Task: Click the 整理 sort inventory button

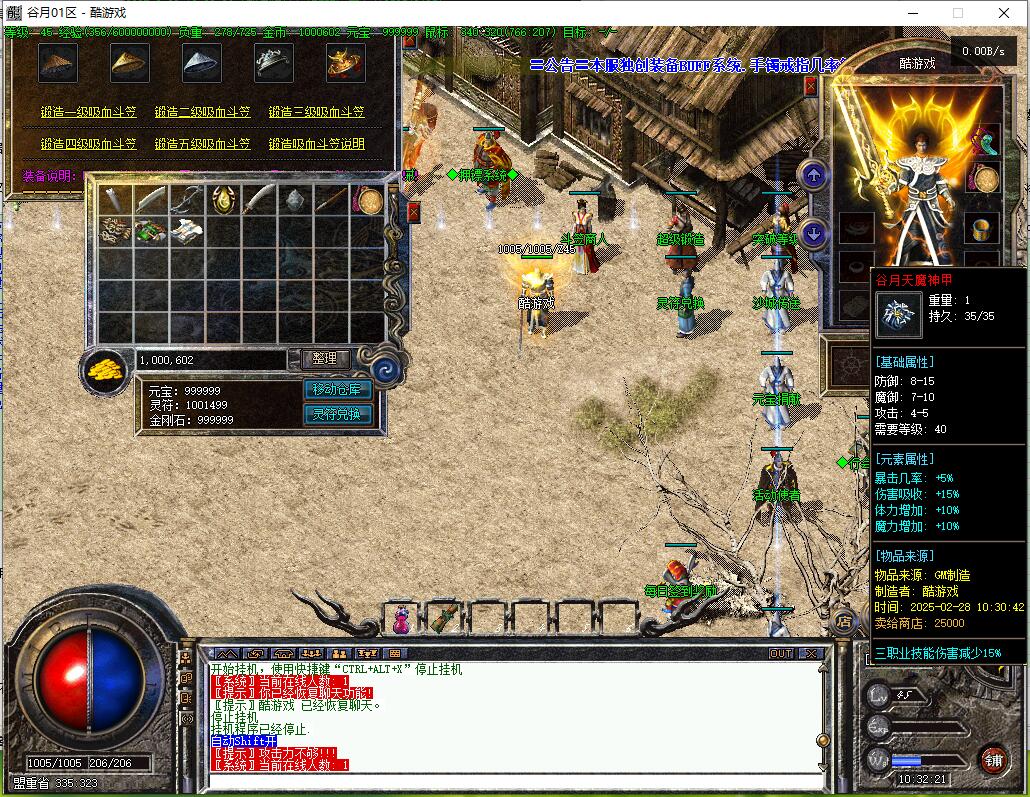Action: coord(324,358)
